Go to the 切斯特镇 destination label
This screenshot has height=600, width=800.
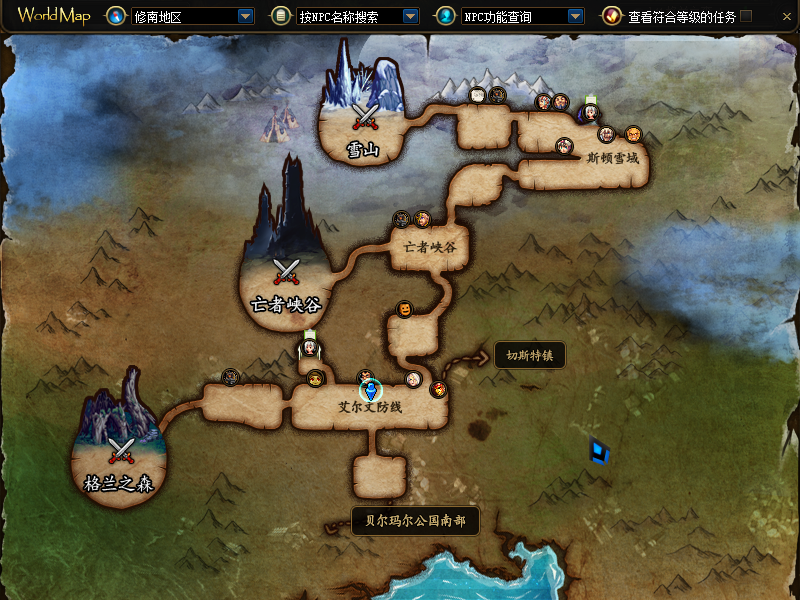point(530,355)
